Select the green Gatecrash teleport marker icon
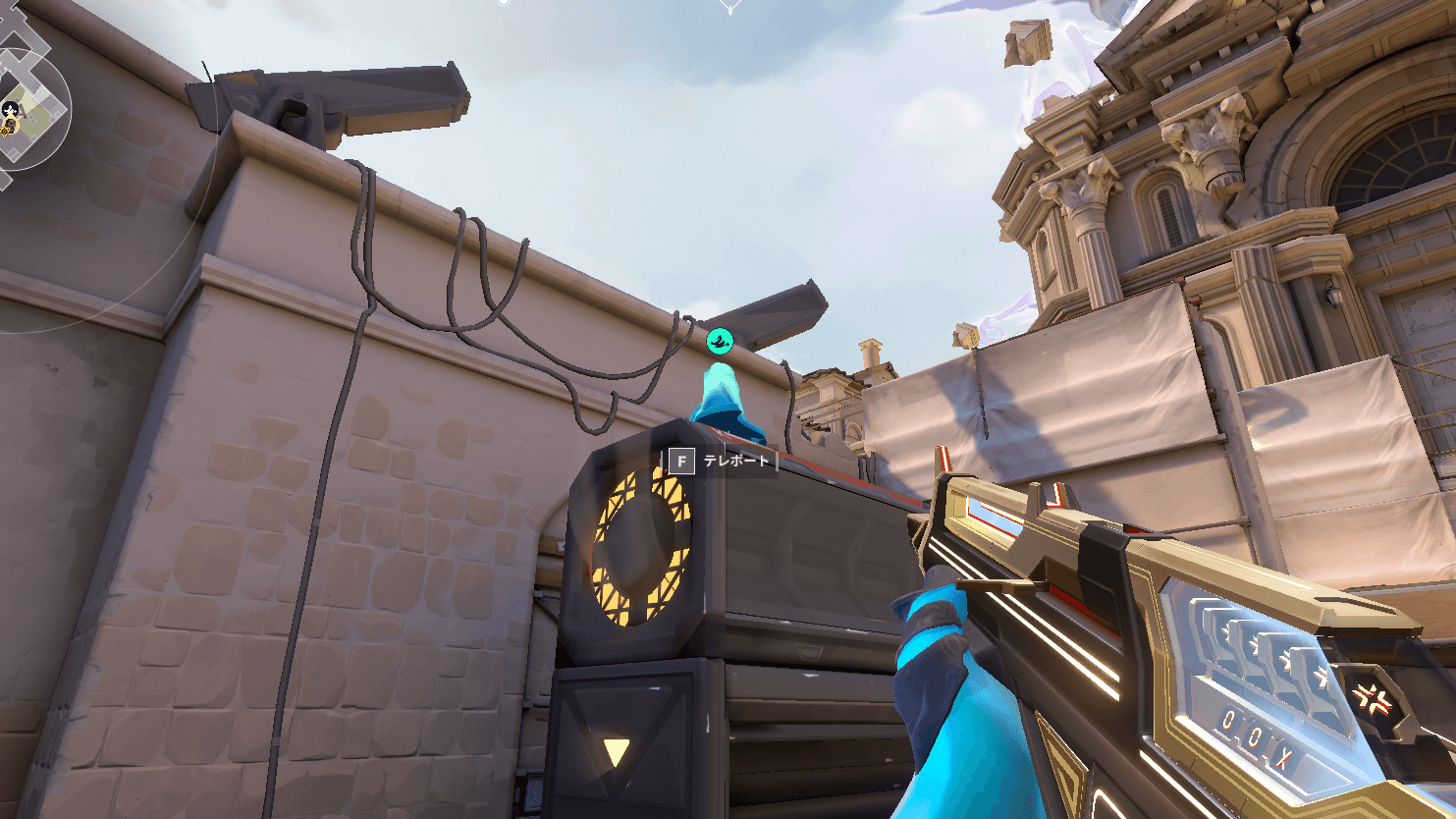This screenshot has width=1456, height=819. pyautogui.click(x=720, y=341)
